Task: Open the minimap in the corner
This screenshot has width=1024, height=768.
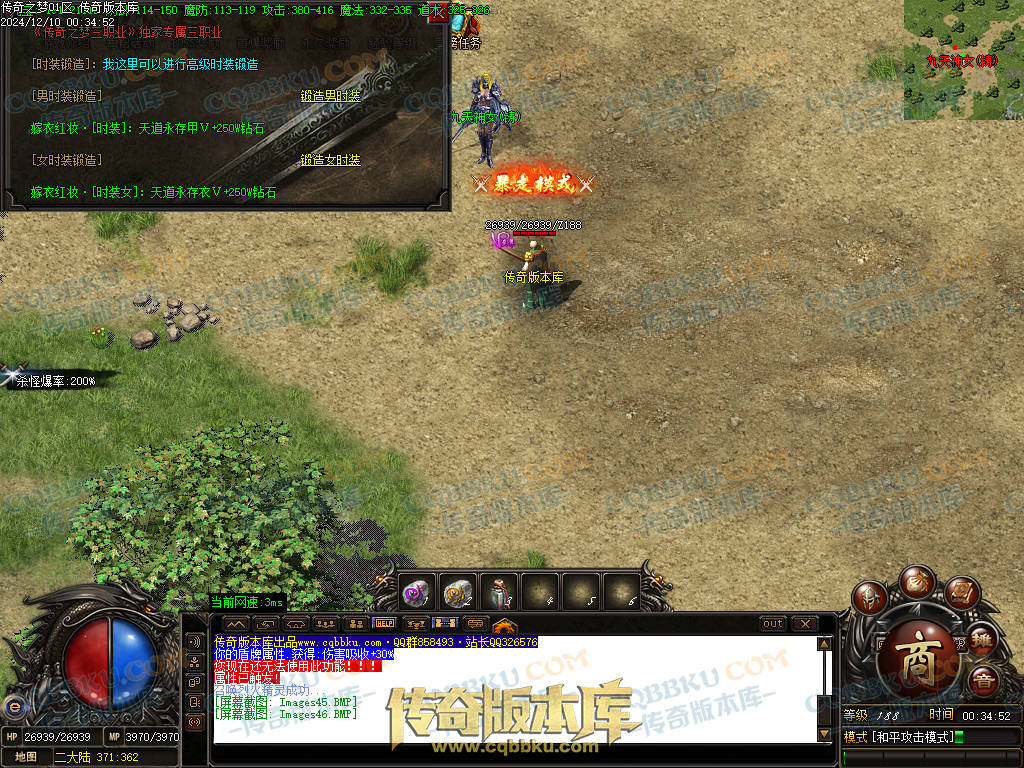Action: click(x=963, y=60)
